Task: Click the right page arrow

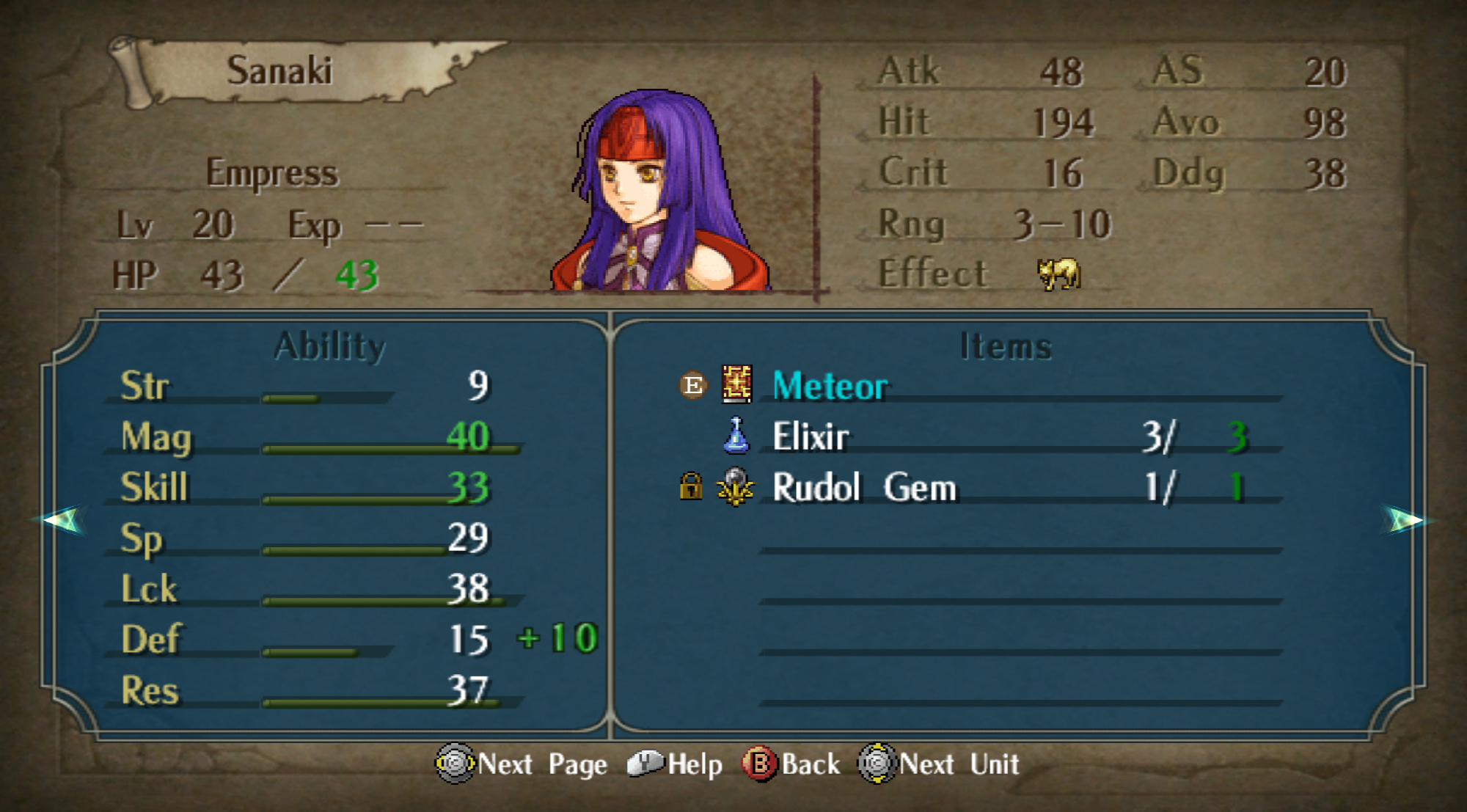Action: 1405,520
